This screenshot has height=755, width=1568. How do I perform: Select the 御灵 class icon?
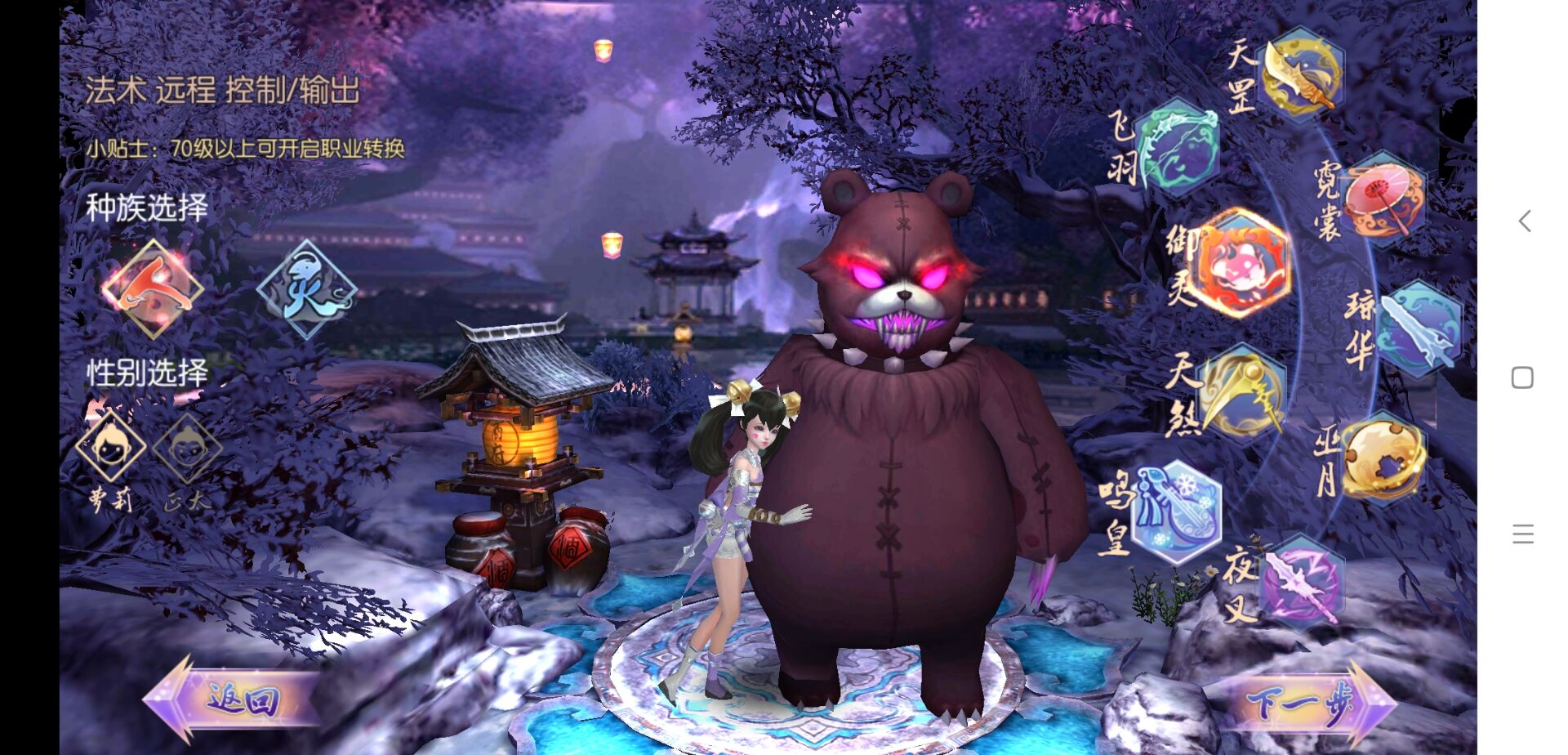tap(1241, 263)
